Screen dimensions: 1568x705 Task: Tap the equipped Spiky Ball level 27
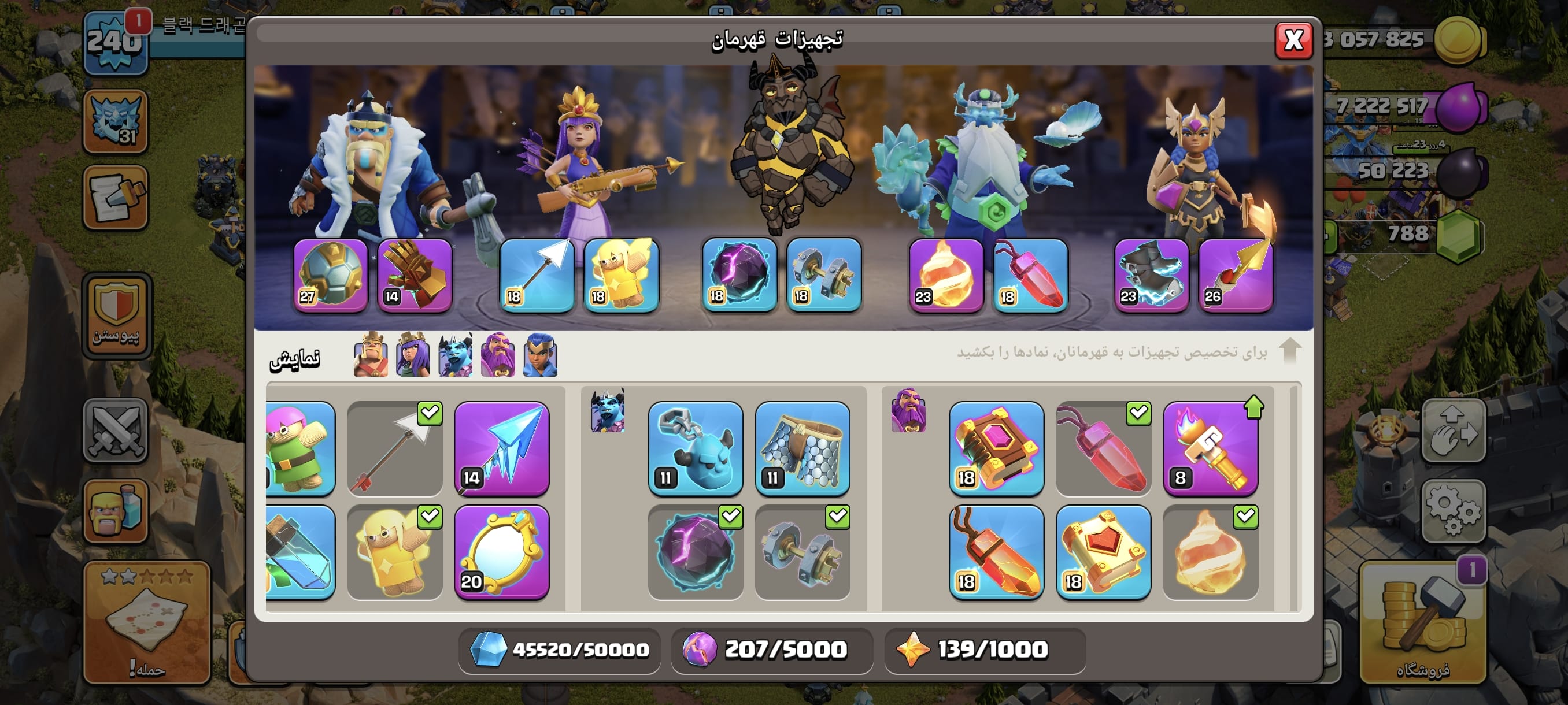[331, 276]
